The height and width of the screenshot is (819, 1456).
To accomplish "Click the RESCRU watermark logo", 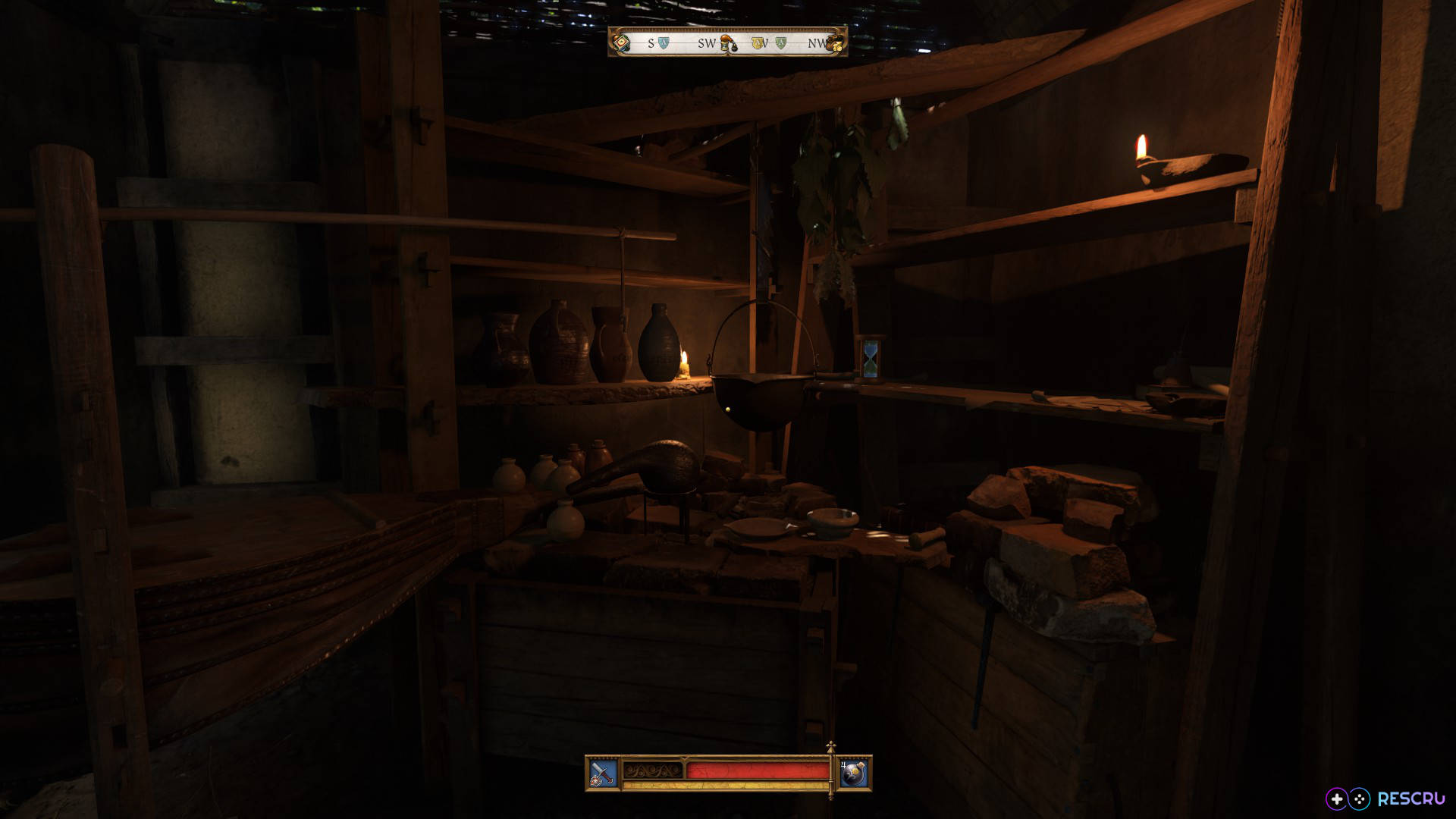I will [x=1385, y=799].
